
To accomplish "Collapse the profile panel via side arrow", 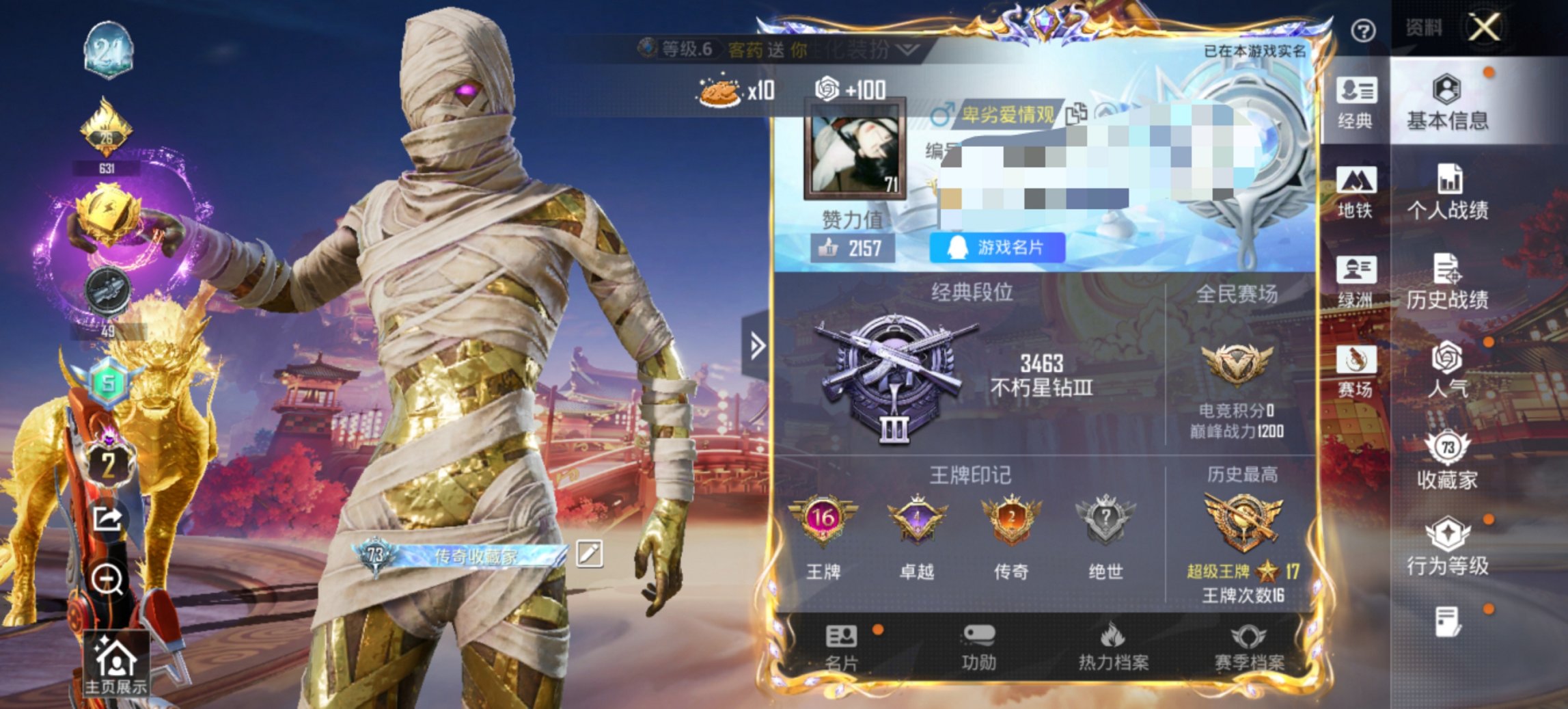I will pyautogui.click(x=756, y=347).
